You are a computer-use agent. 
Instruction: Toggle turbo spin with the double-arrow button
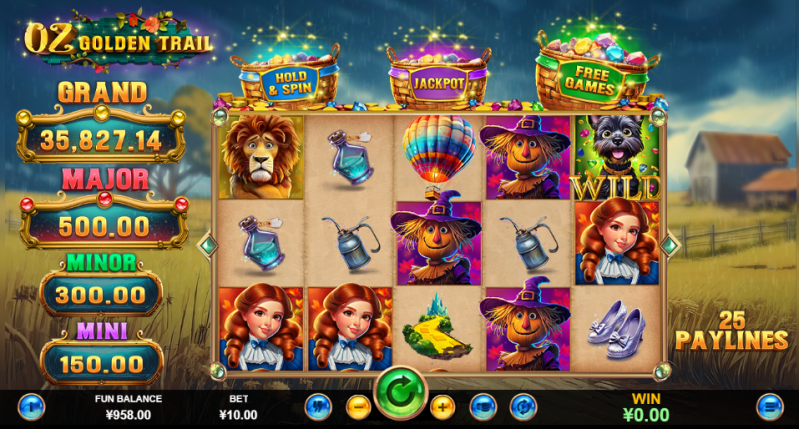pos(319,407)
